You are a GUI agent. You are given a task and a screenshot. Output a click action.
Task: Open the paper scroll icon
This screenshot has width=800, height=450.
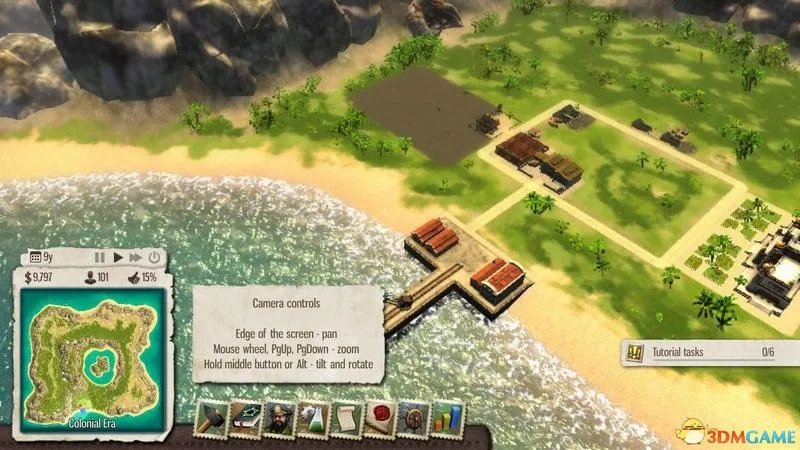[x=344, y=420]
